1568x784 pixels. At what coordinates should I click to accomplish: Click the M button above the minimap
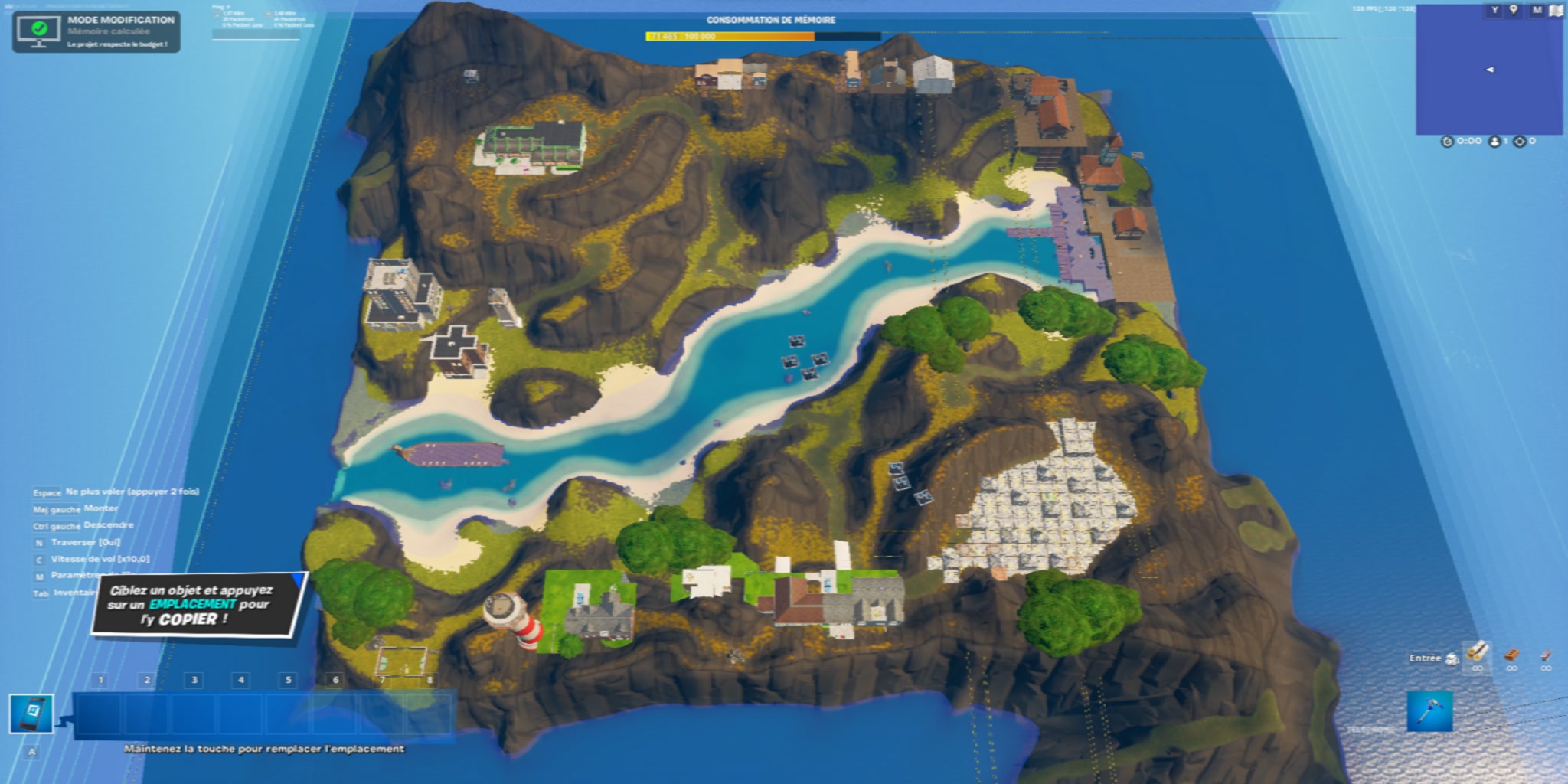tap(1537, 10)
